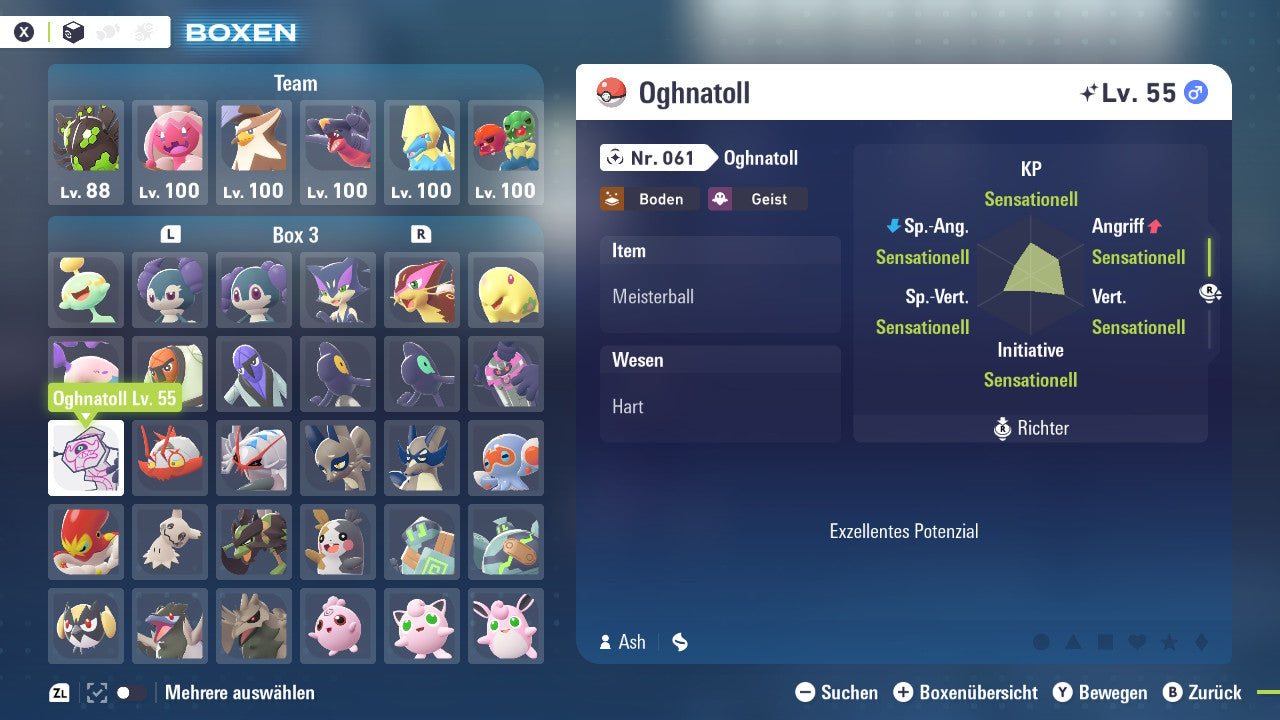Screen dimensions: 1280x720
Task: Open the Richter stat judge
Action: click(x=1031, y=428)
